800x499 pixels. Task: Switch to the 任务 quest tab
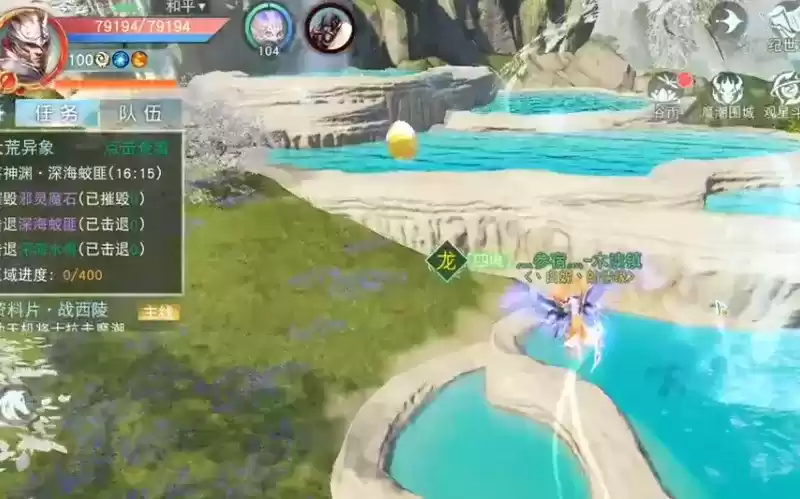click(x=56, y=113)
